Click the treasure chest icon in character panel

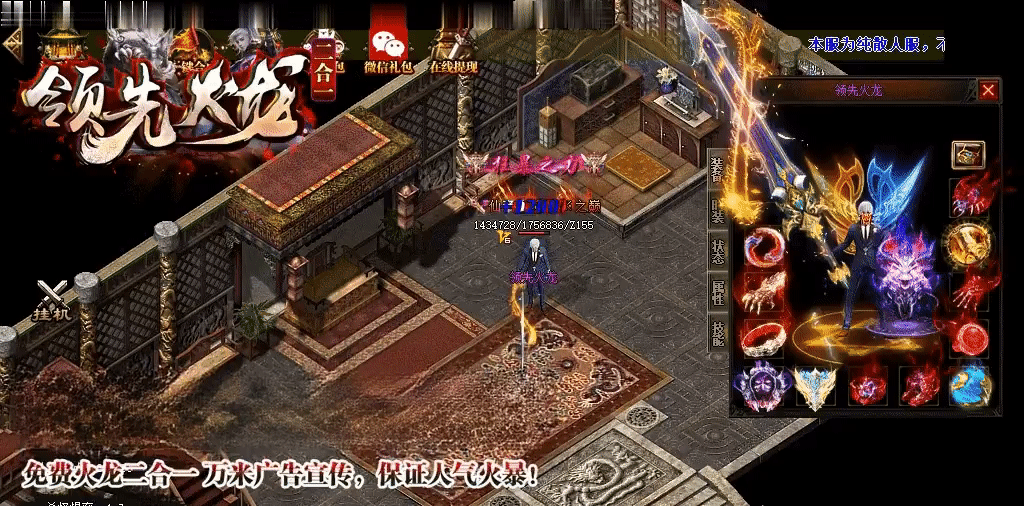click(x=968, y=155)
